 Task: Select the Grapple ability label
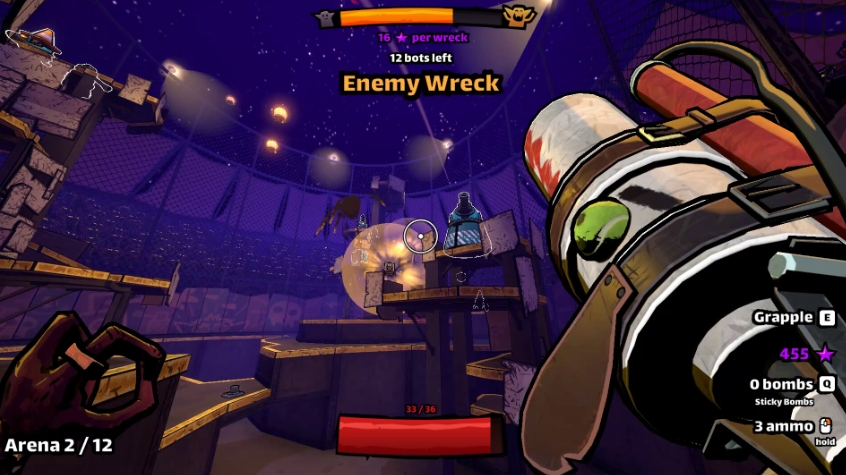(783, 317)
